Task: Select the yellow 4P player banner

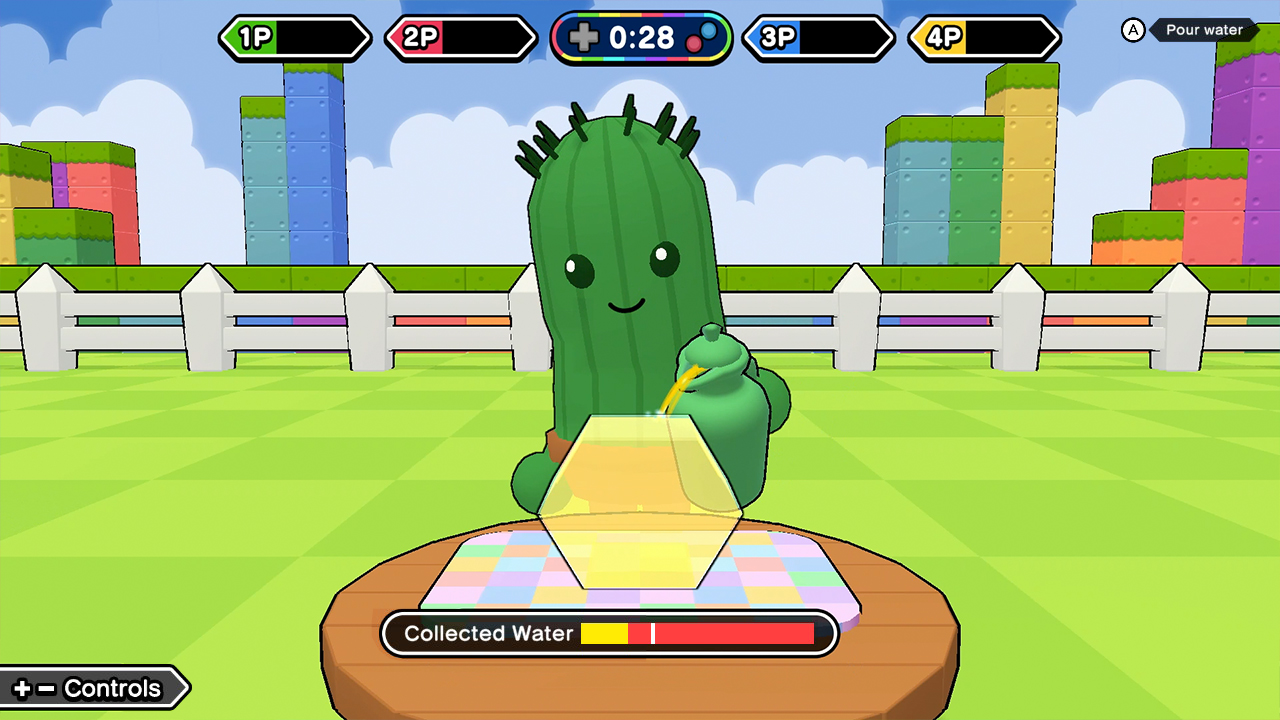Action: 983,39
